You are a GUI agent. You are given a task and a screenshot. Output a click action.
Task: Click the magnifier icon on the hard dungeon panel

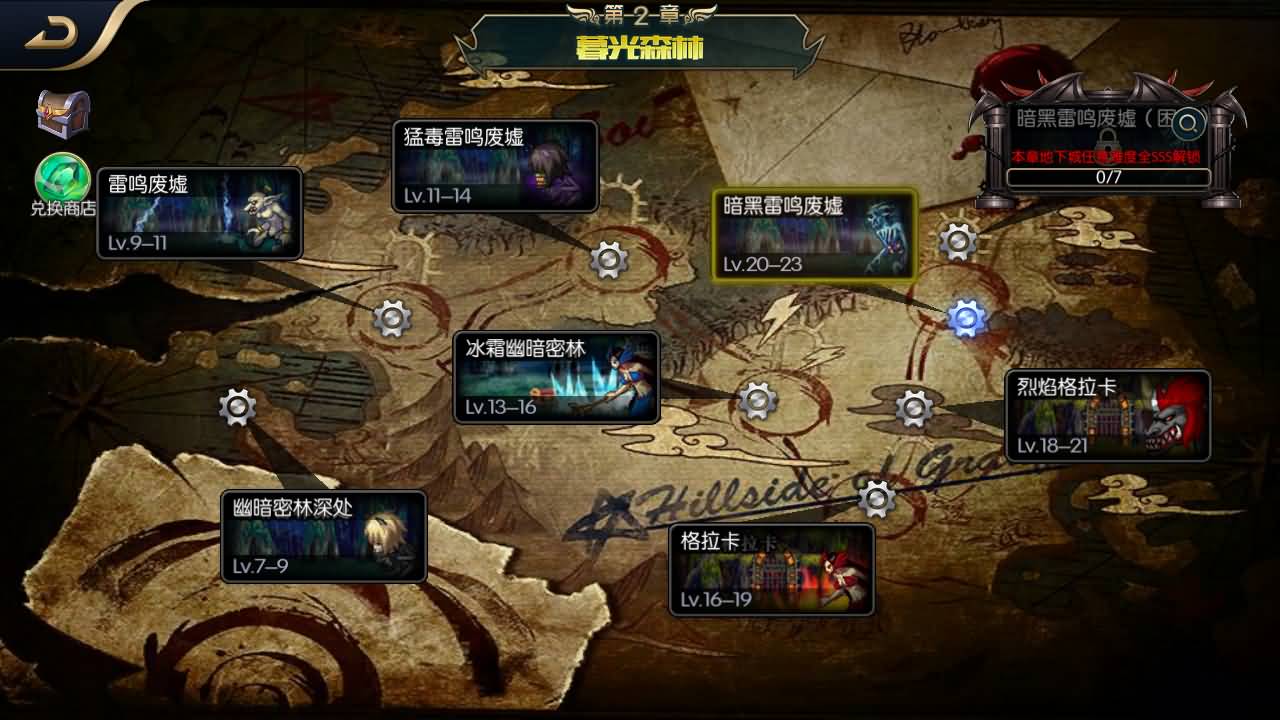coord(1186,124)
